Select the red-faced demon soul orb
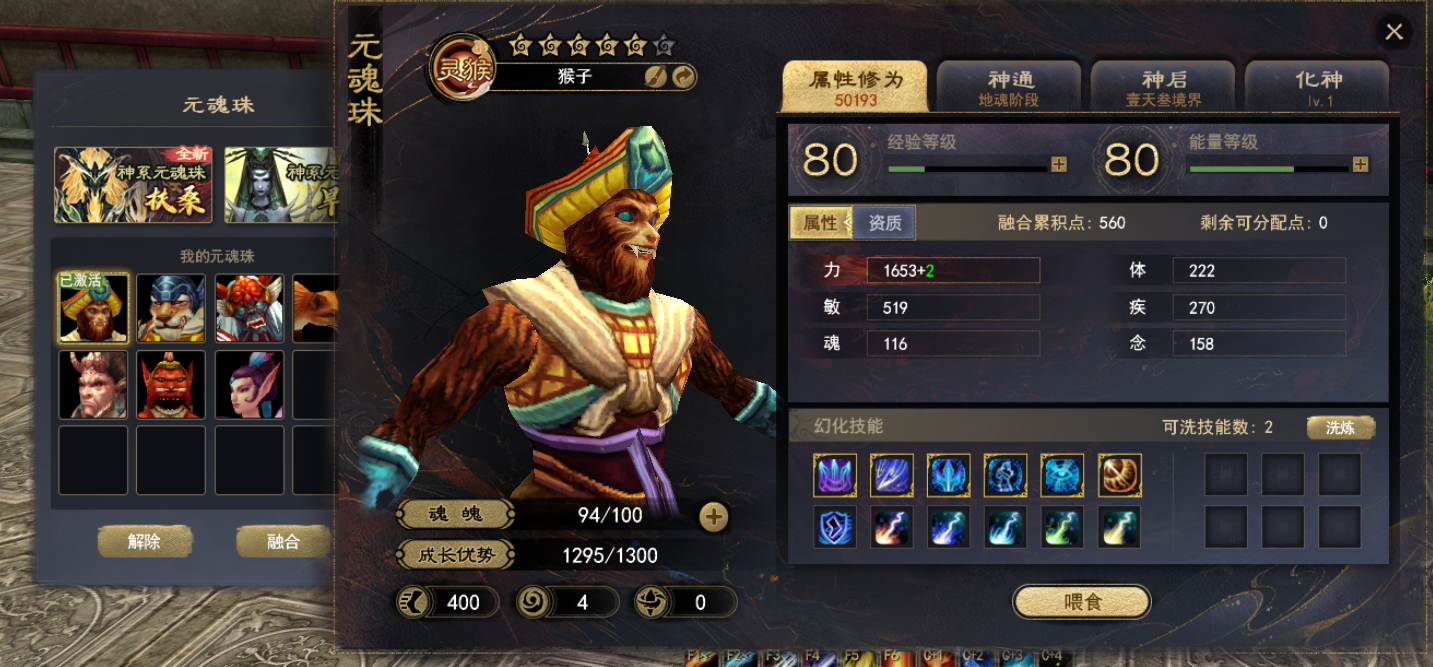The width and height of the screenshot is (1433, 667). click(171, 384)
